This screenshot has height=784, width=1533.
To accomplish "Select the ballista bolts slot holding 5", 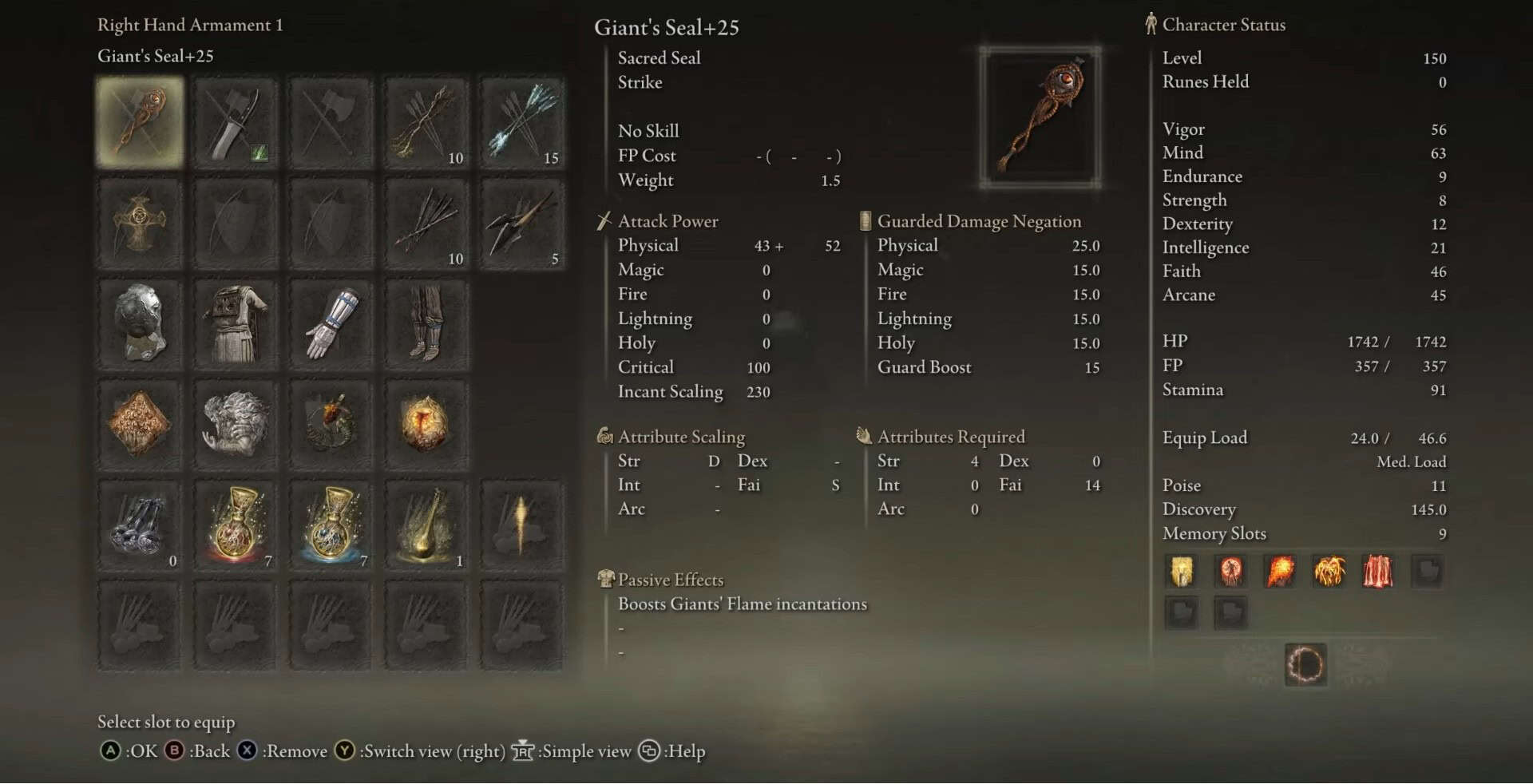I will click(521, 223).
